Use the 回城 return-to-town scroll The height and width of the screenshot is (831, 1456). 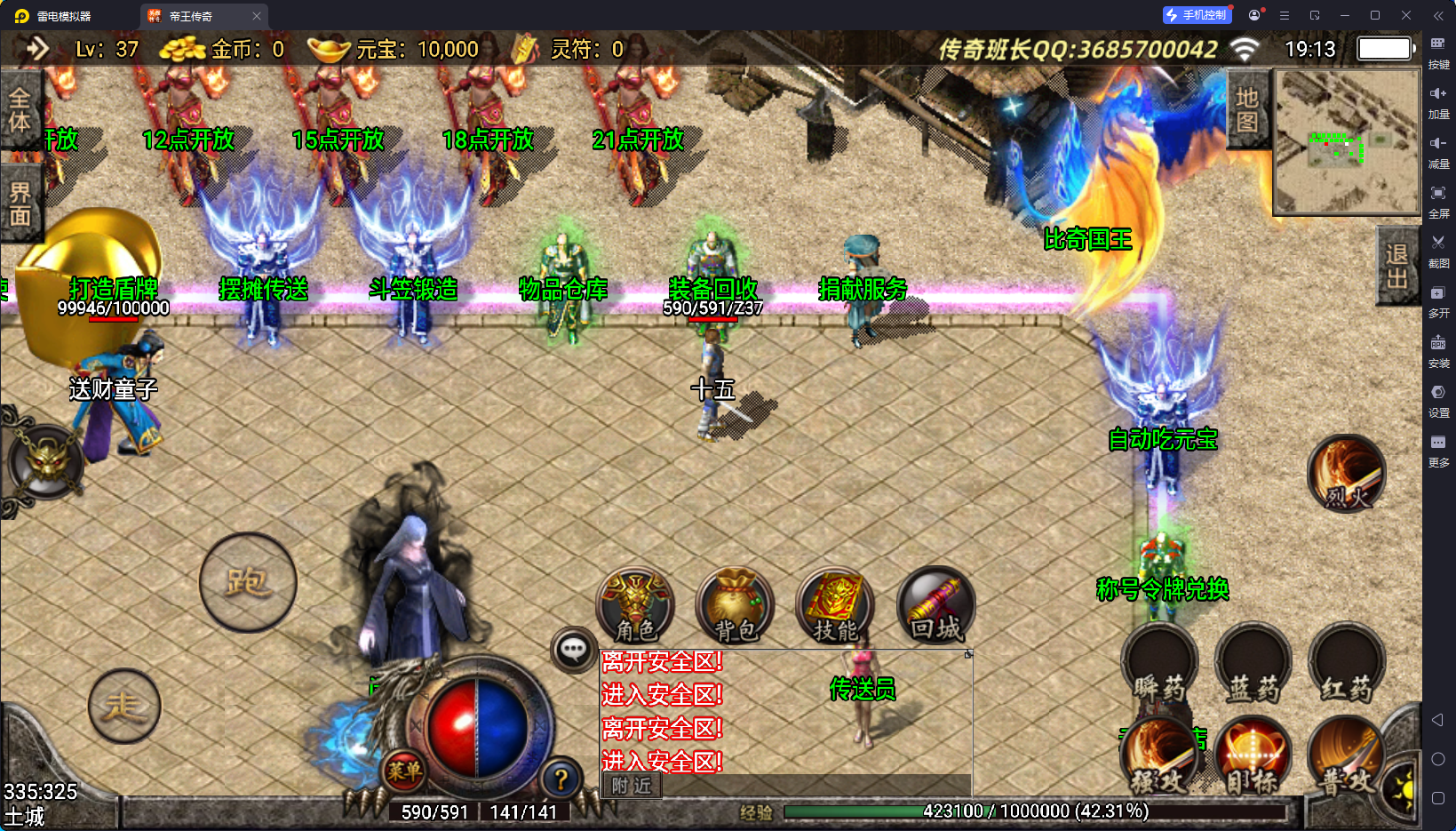pyautogui.click(x=935, y=604)
